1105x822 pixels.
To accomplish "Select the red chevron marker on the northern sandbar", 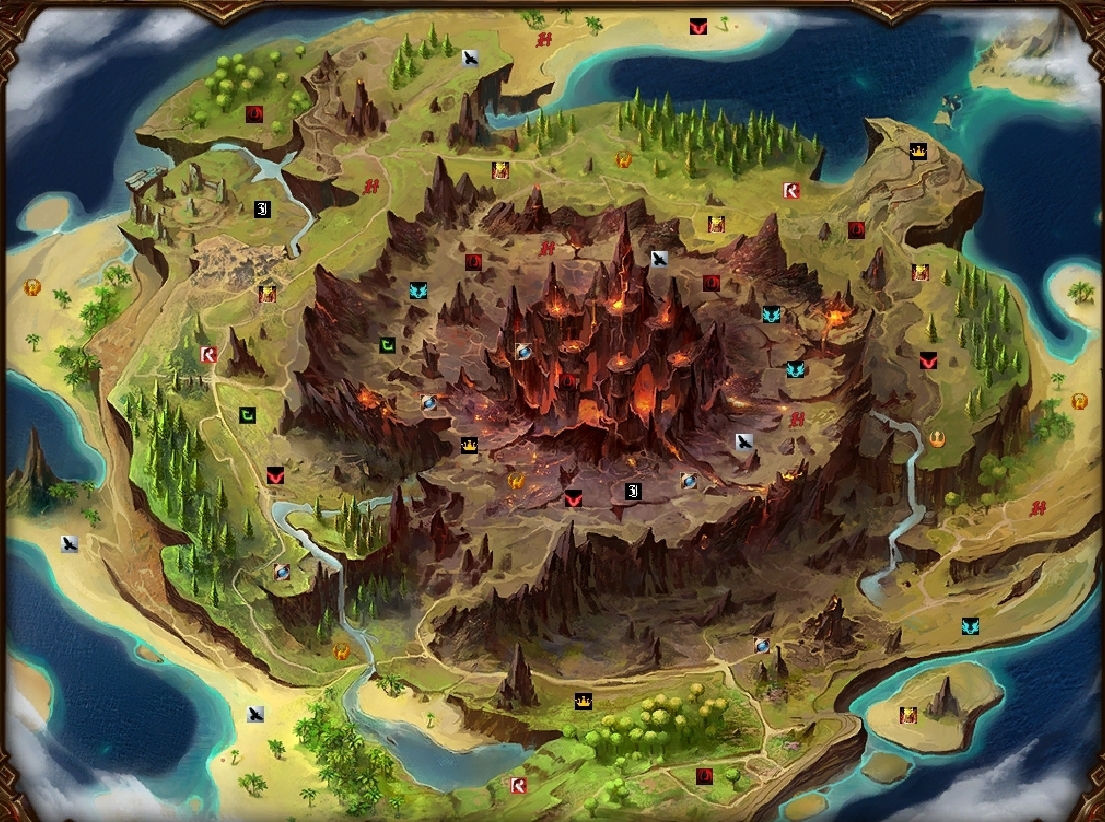I will (698, 28).
